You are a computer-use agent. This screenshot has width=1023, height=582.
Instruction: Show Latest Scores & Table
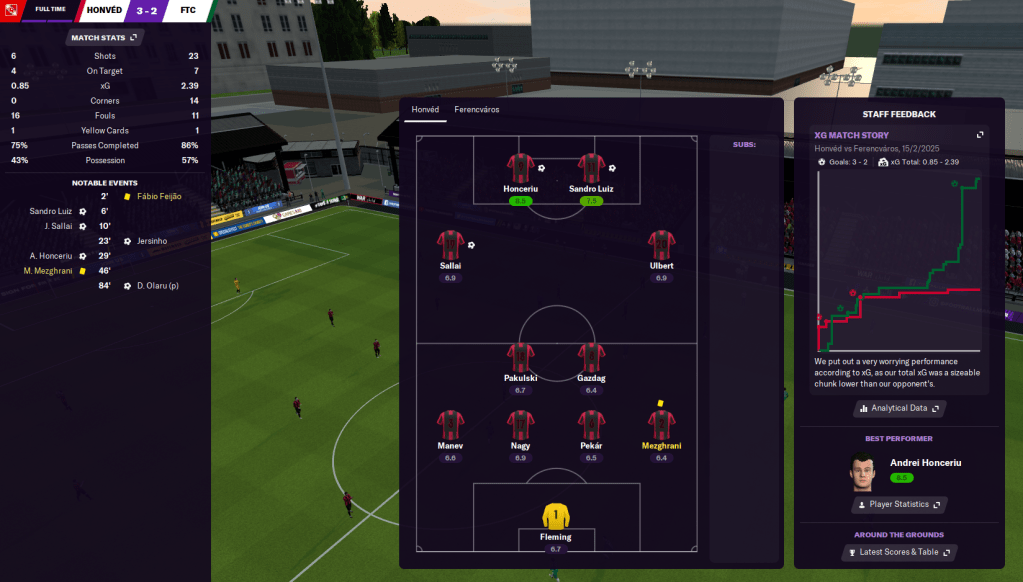click(x=901, y=552)
